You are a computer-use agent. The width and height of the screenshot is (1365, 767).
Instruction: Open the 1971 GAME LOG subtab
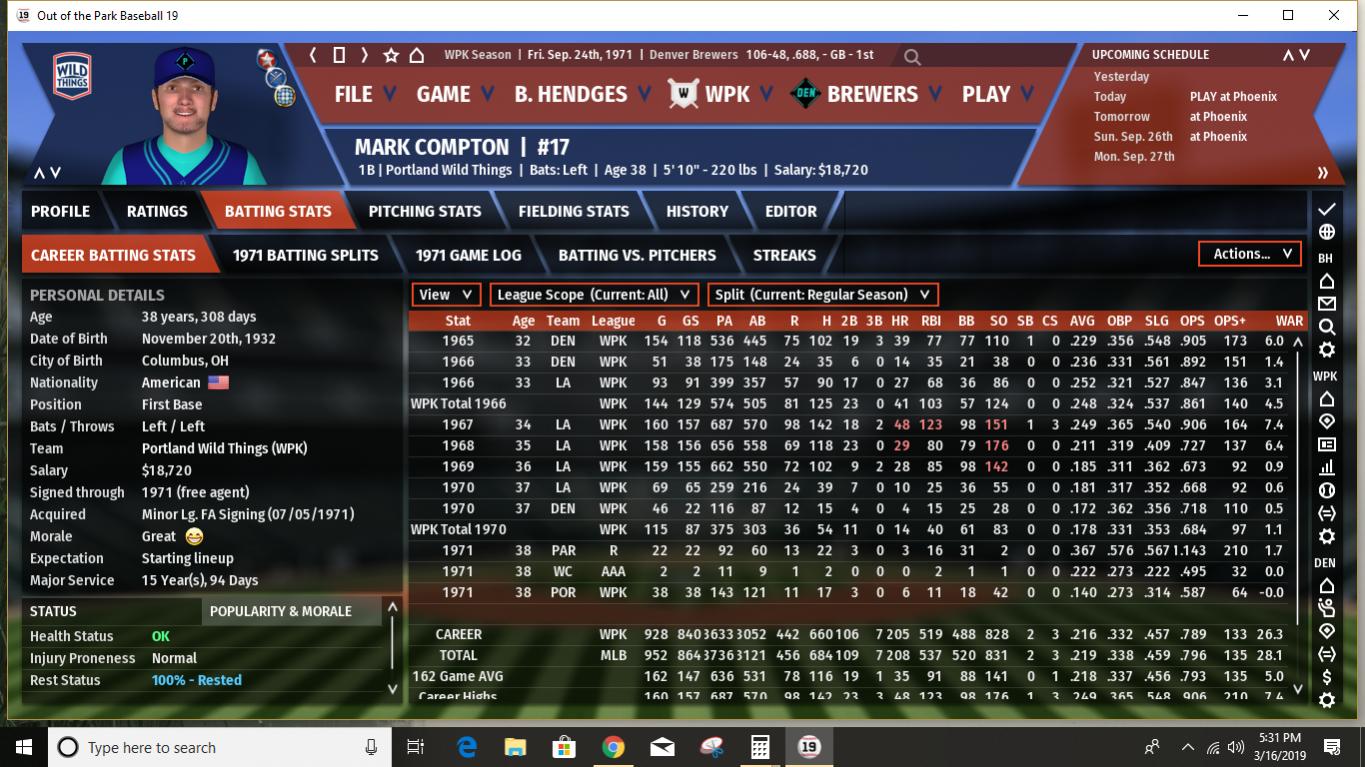(x=468, y=255)
